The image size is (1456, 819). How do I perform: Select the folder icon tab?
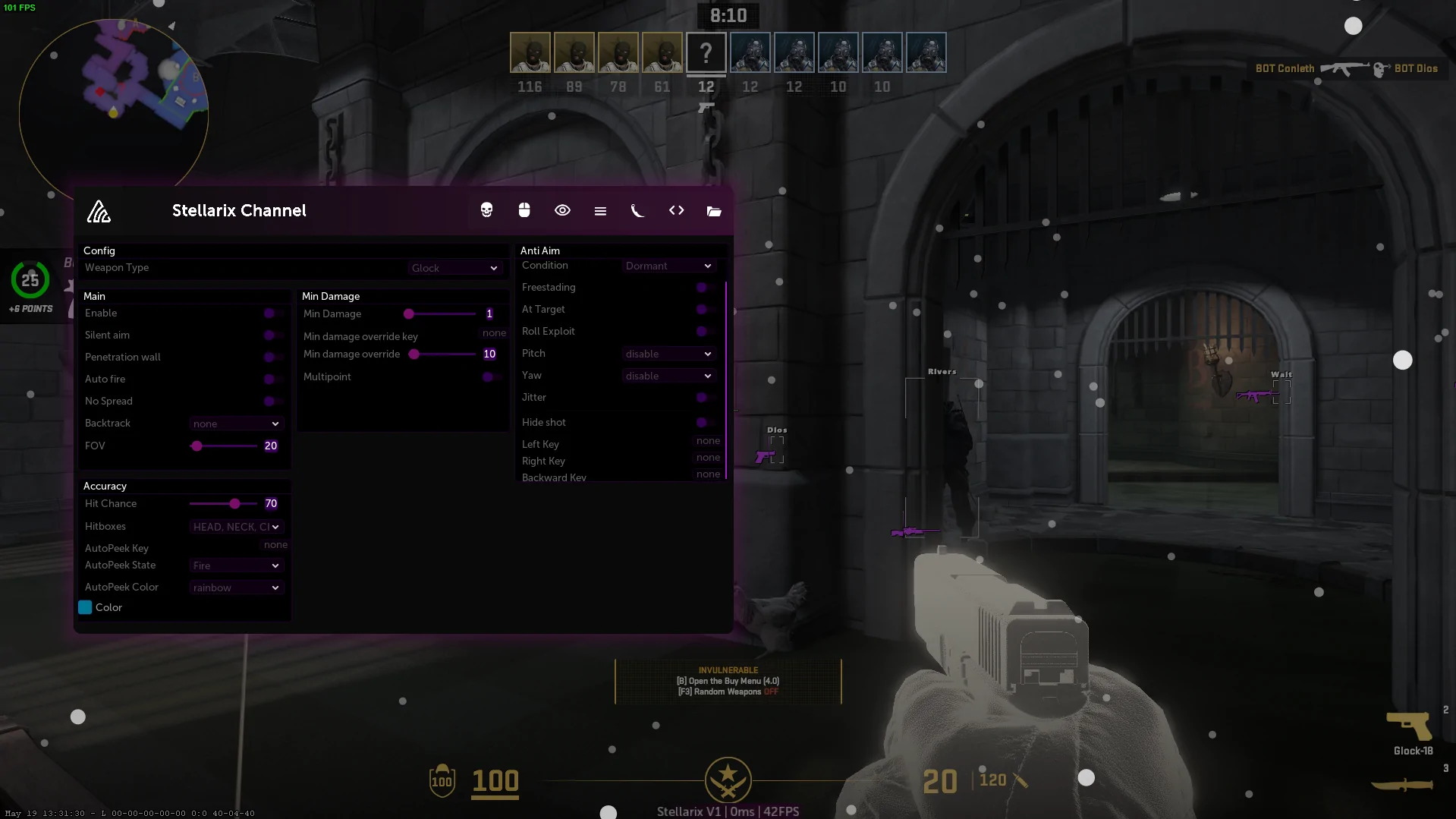tap(714, 211)
